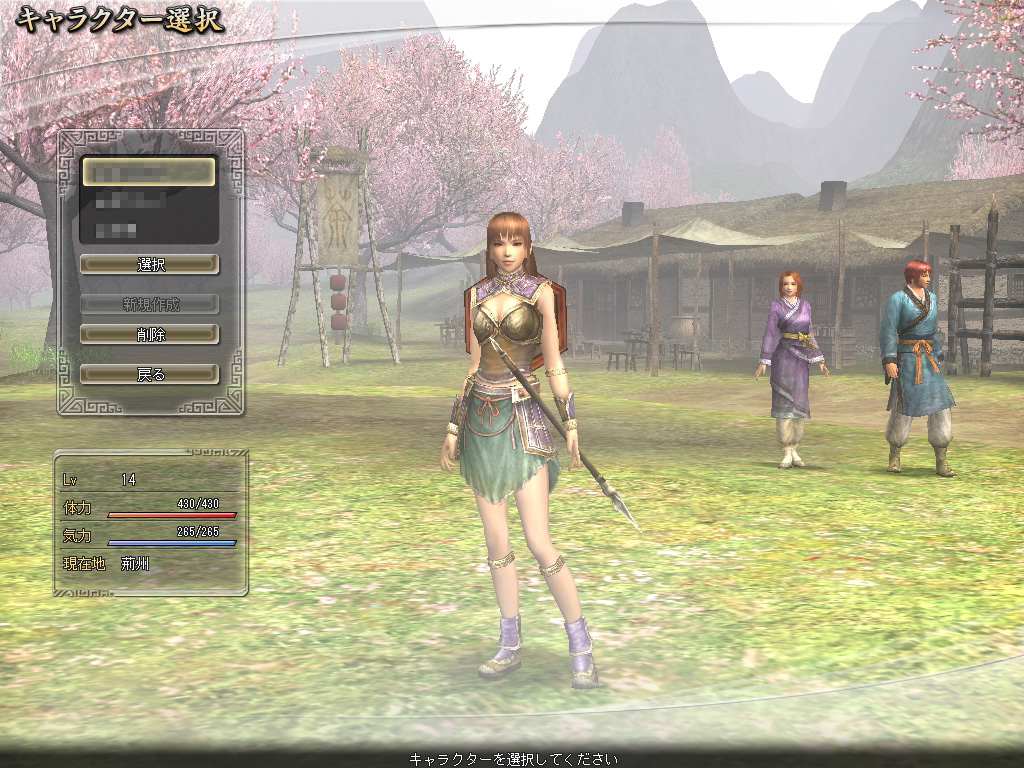Pick the middle character entry in the list
This screenshot has height=768, width=1024.
click(148, 201)
